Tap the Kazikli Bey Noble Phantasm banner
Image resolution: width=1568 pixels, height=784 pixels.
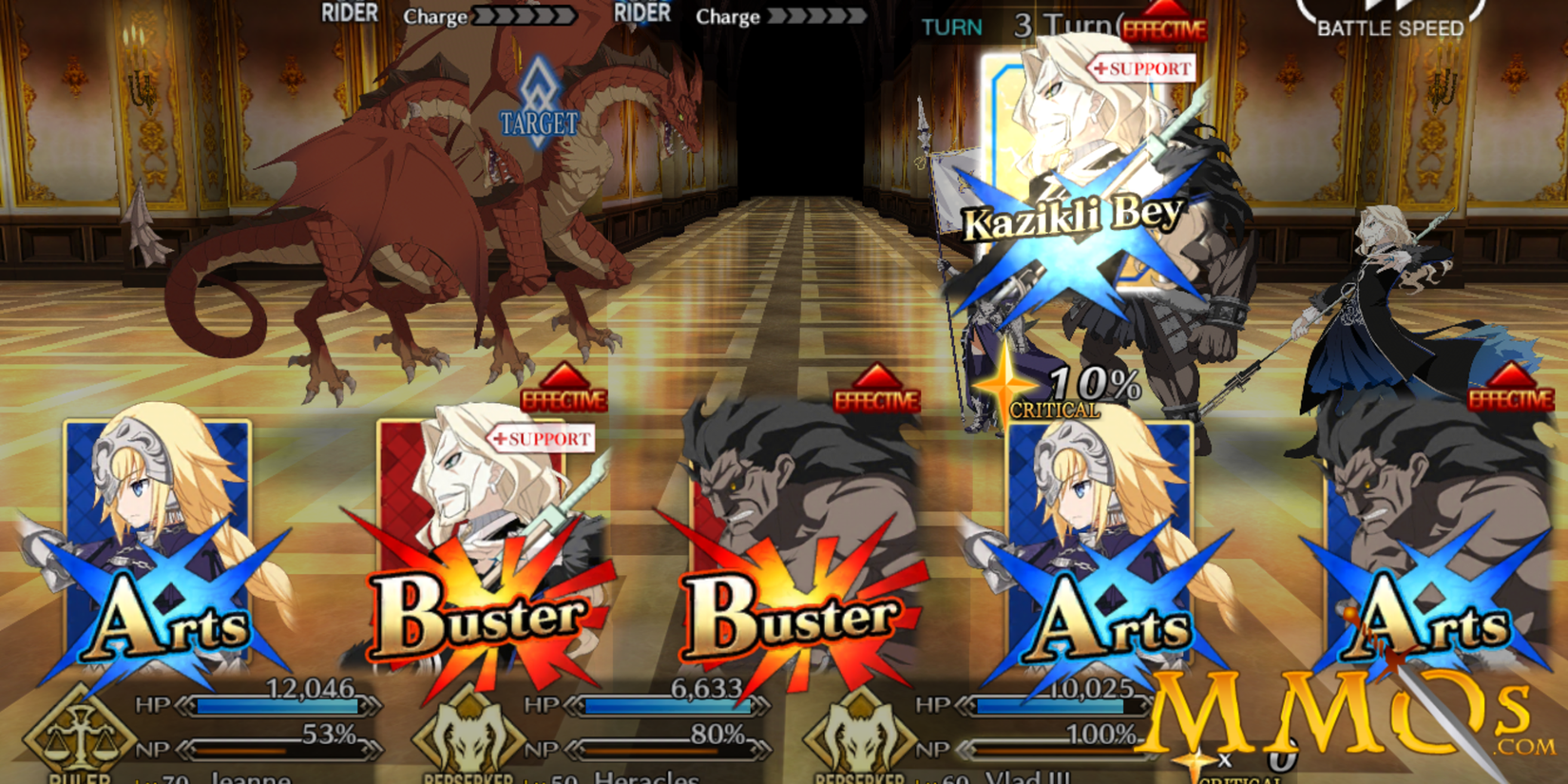coord(1072,217)
